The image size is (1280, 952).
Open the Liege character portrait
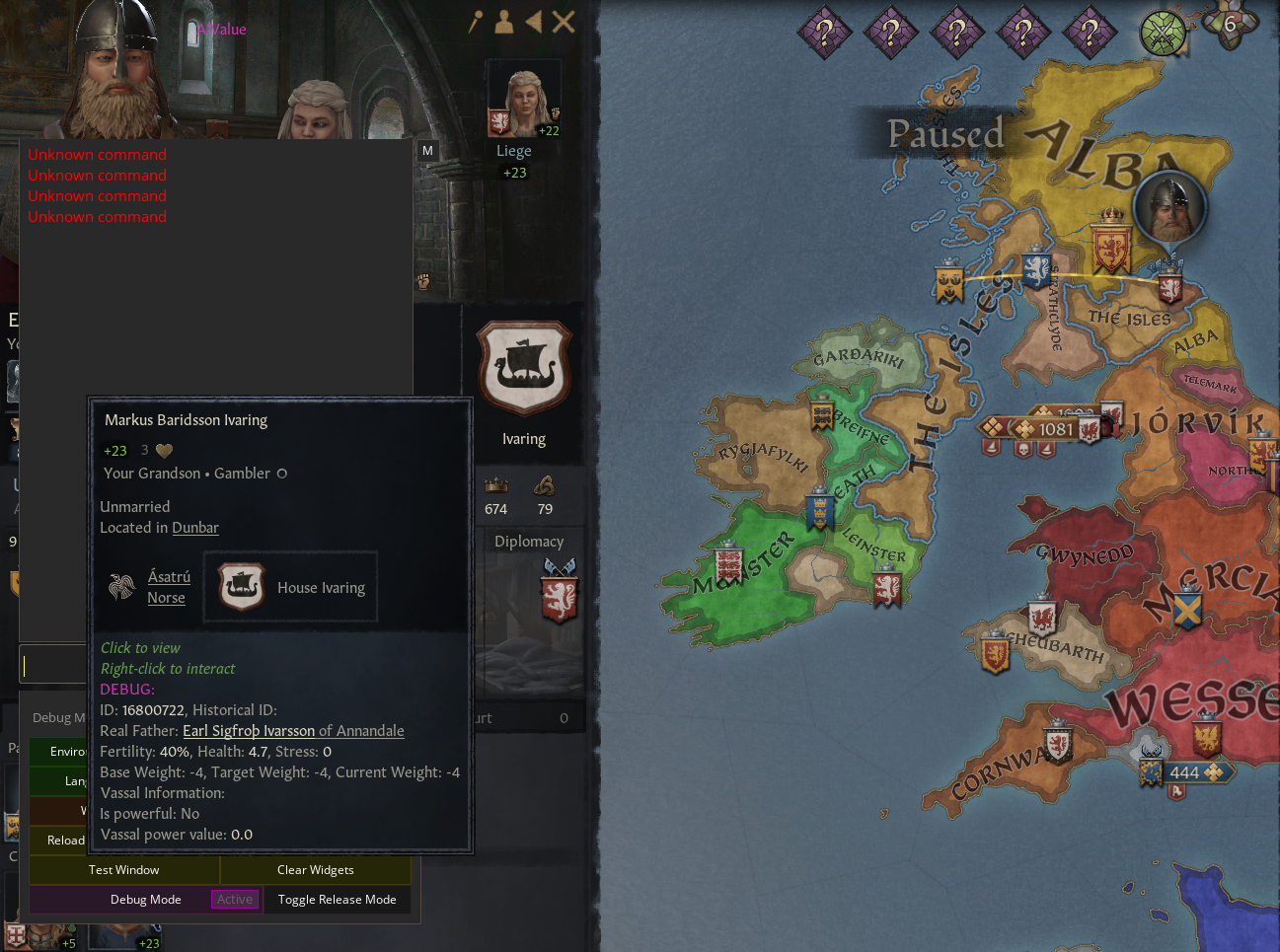click(x=523, y=99)
